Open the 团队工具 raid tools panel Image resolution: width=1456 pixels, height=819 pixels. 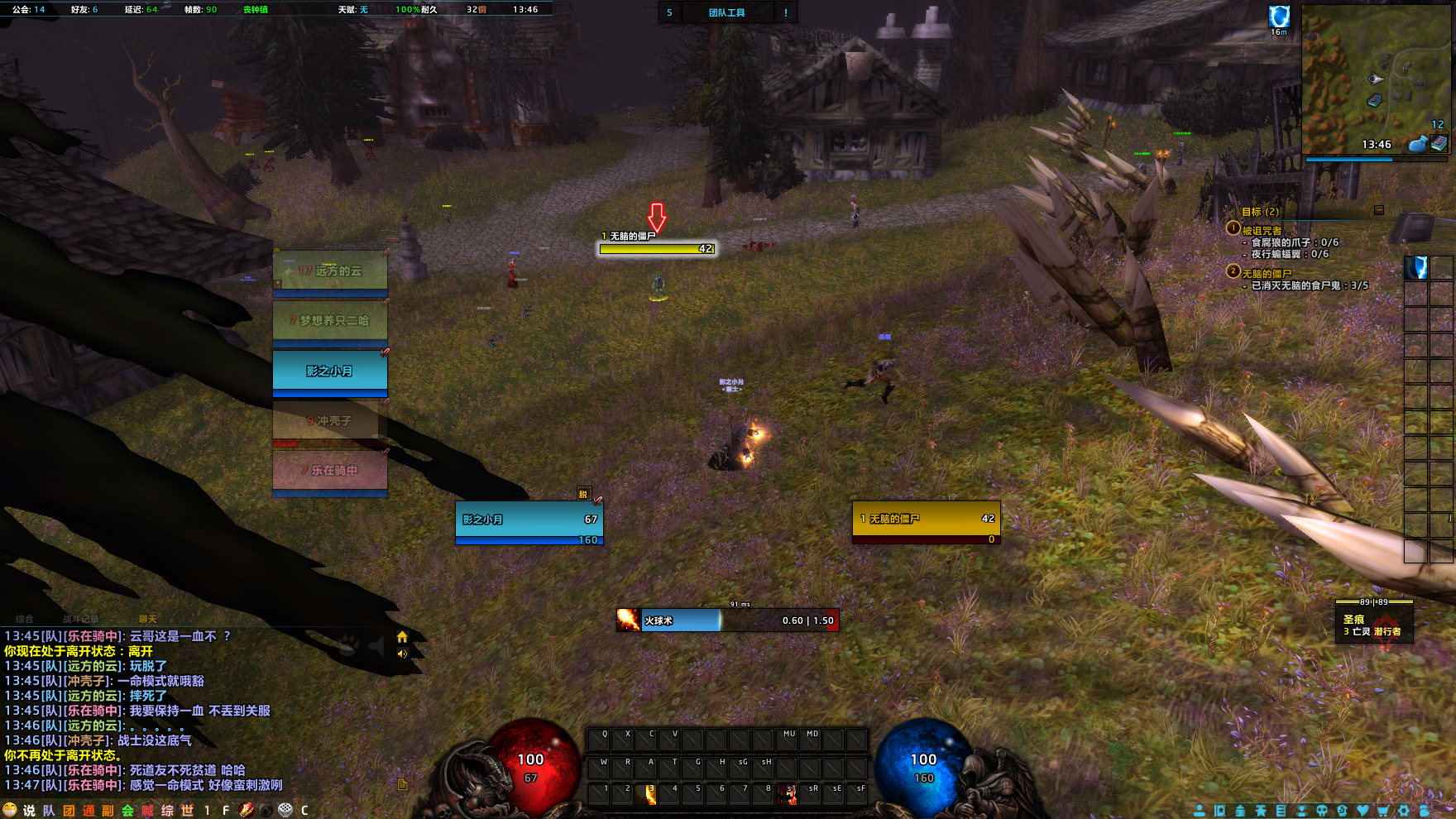click(x=726, y=12)
